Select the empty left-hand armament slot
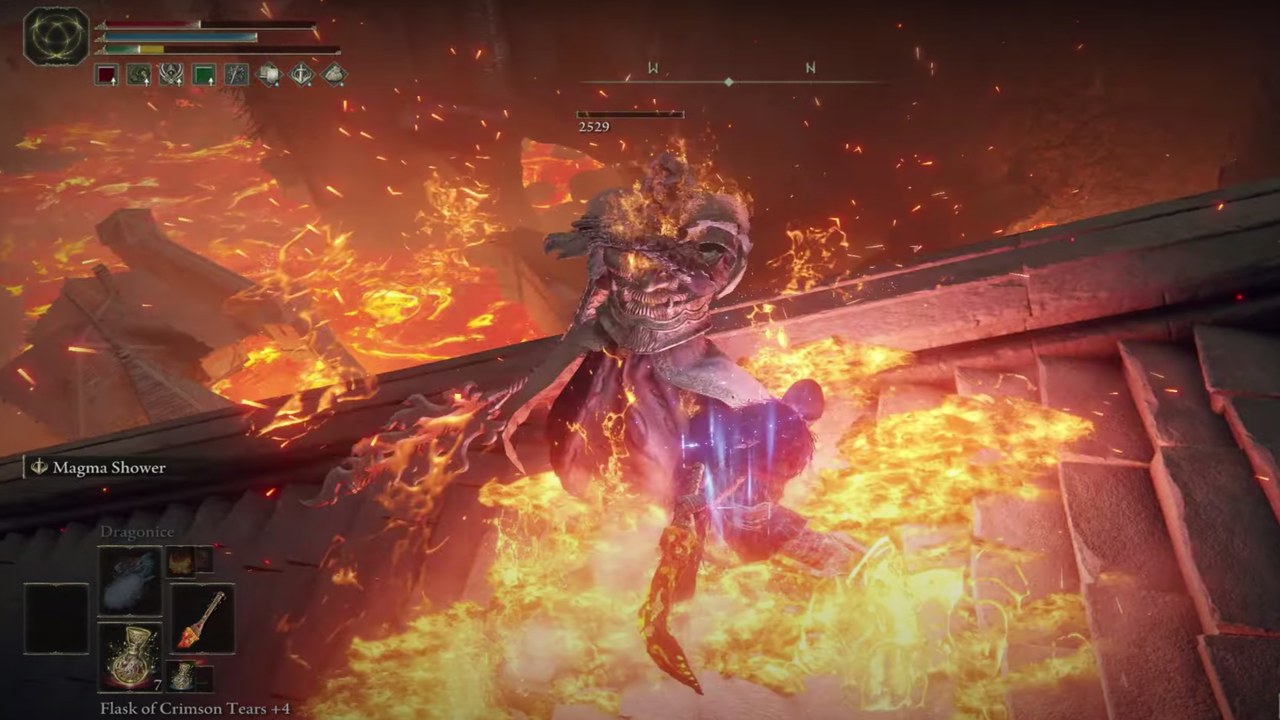The height and width of the screenshot is (720, 1280). click(56, 619)
